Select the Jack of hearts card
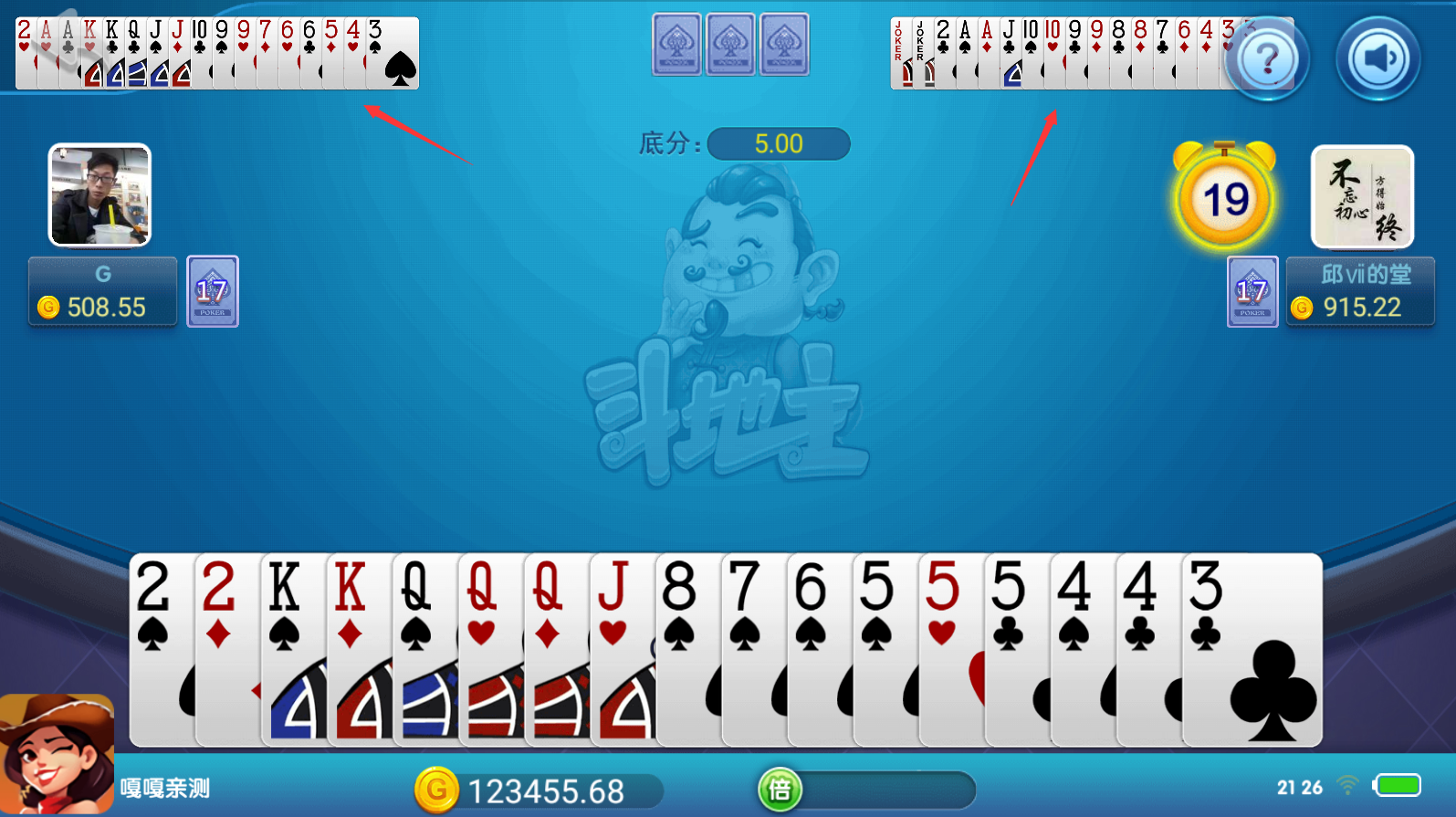1456x817 pixels. click(x=622, y=648)
